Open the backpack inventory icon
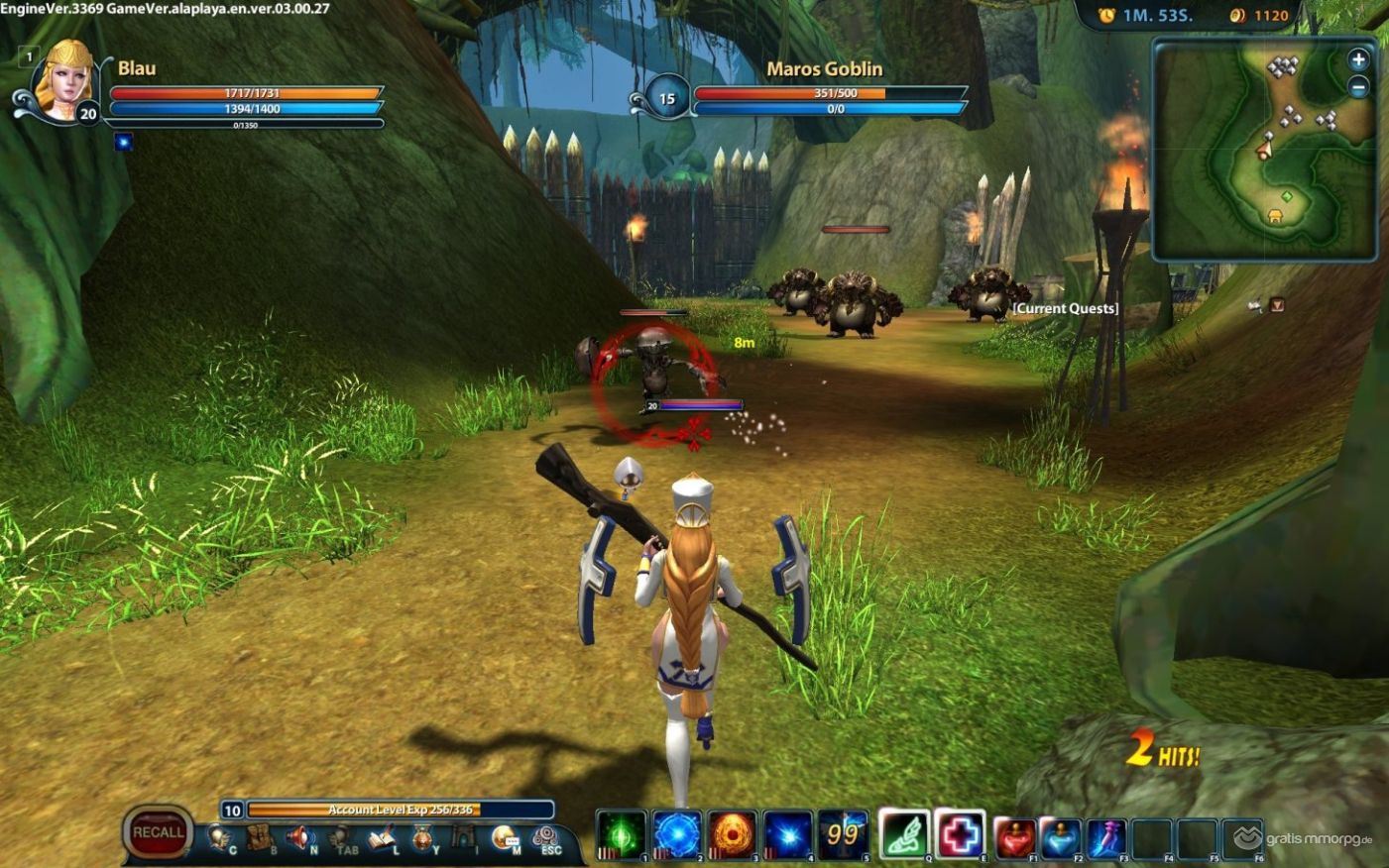Viewport: 1389px width, 868px height. 259,838
